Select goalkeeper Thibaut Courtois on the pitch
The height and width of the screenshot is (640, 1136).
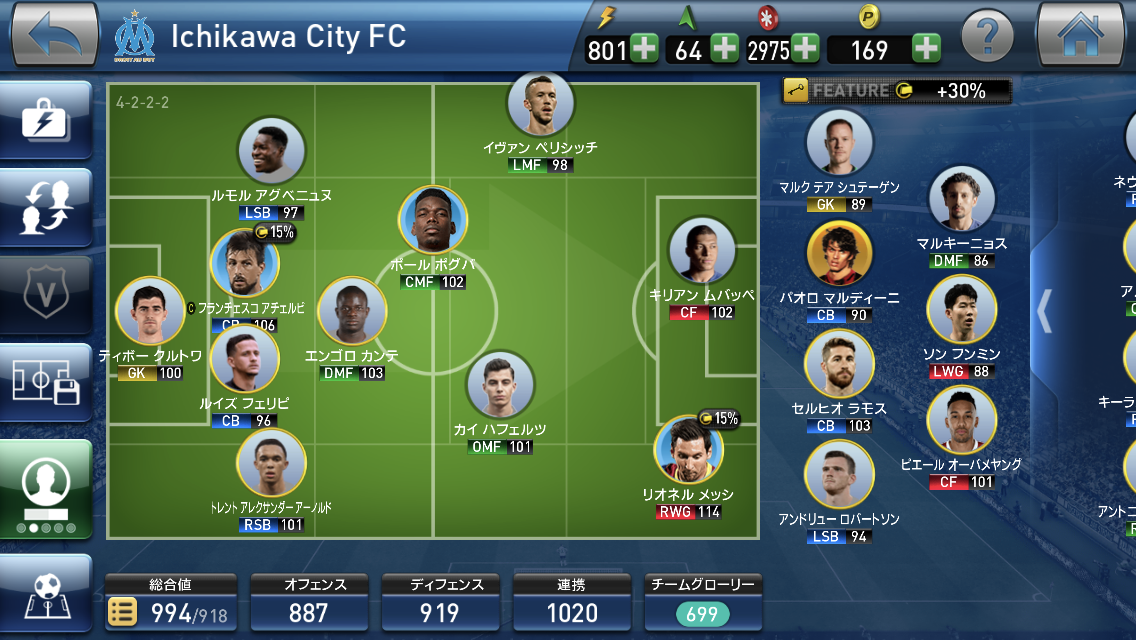click(x=150, y=312)
